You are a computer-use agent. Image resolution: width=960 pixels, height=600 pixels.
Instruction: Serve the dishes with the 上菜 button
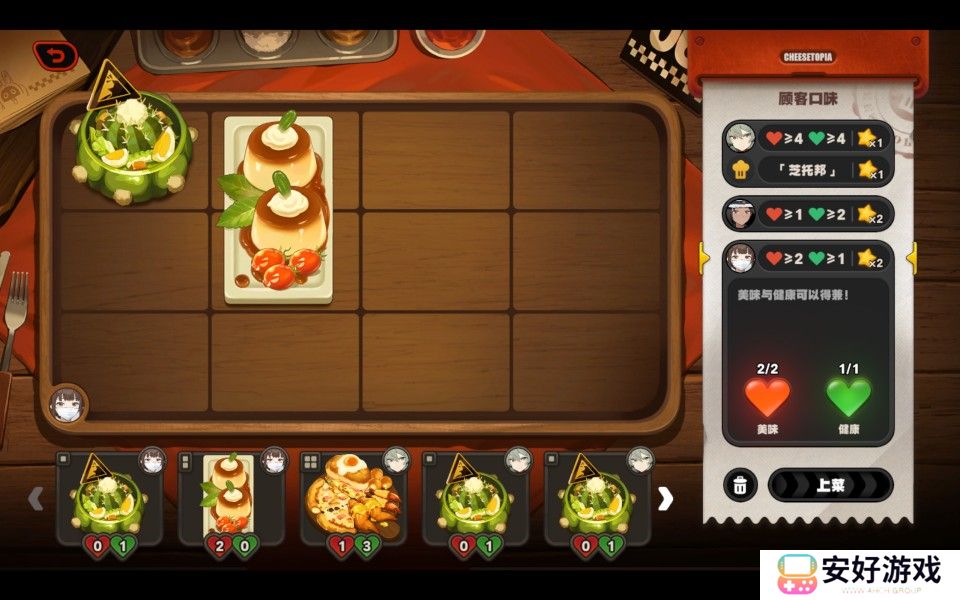pos(830,485)
